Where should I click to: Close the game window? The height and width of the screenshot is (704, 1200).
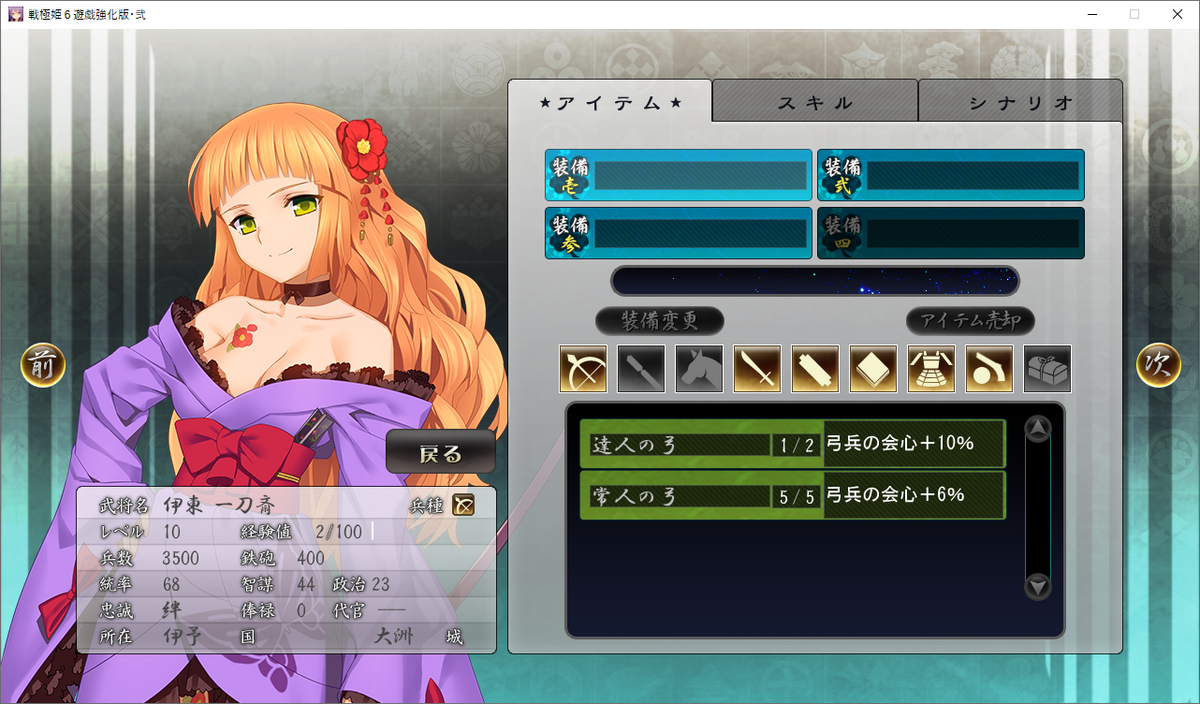click(x=1176, y=14)
